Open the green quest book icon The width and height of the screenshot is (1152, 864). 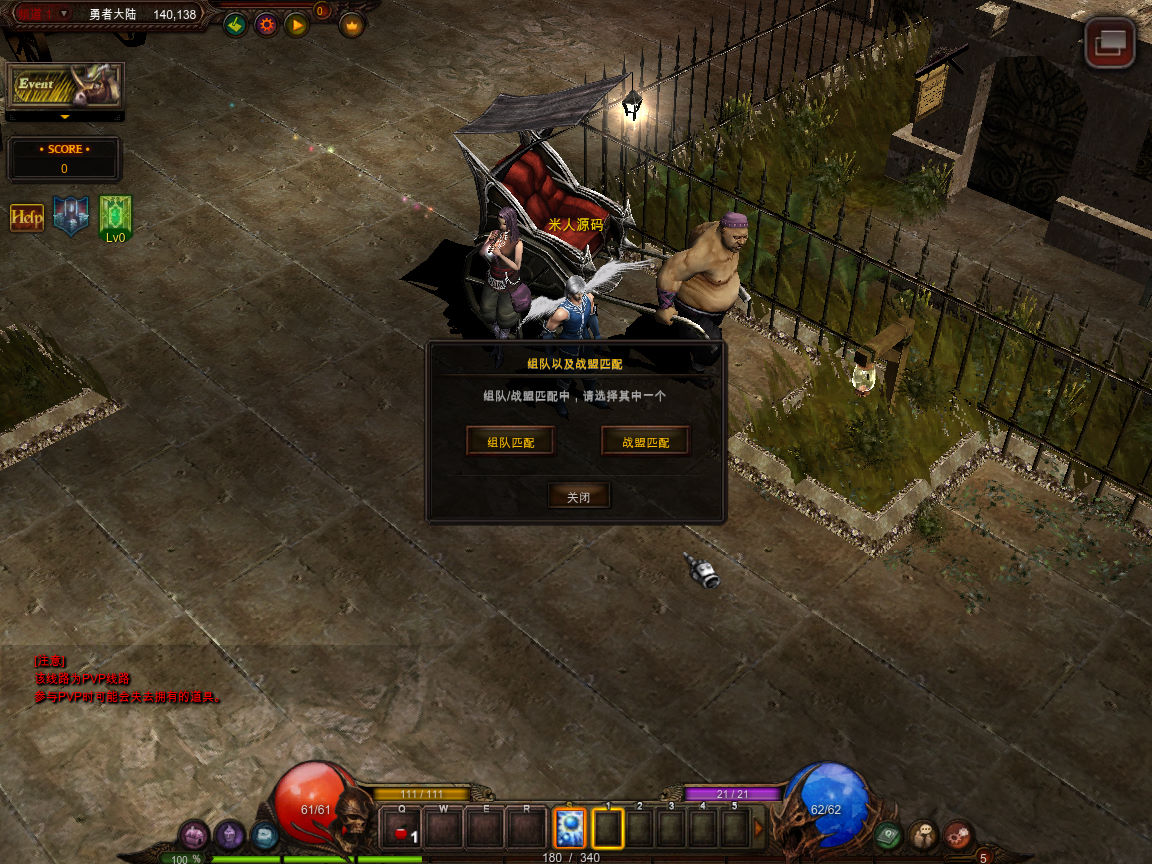point(888,834)
